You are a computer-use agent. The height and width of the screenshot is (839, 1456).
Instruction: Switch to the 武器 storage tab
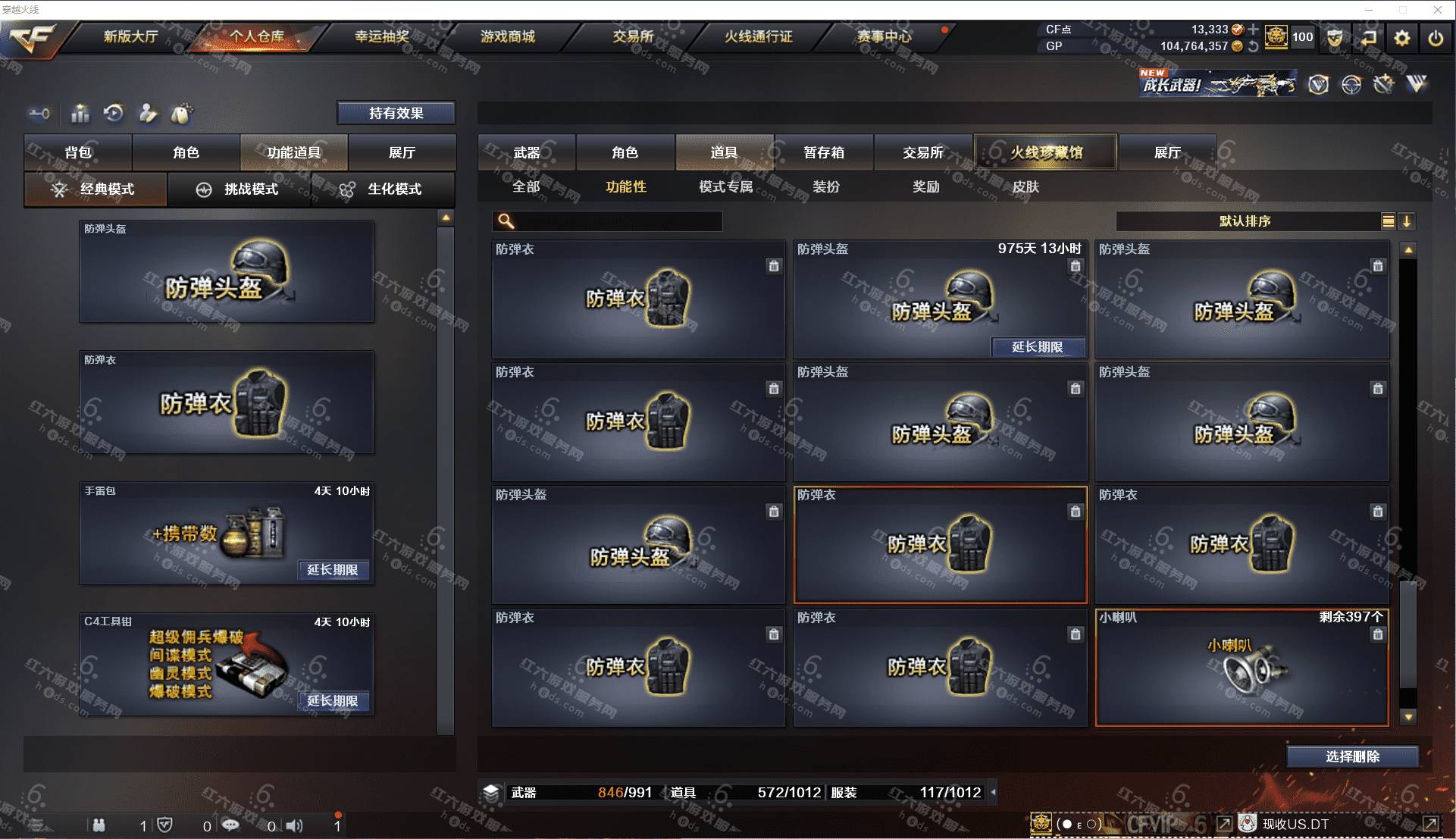(527, 152)
